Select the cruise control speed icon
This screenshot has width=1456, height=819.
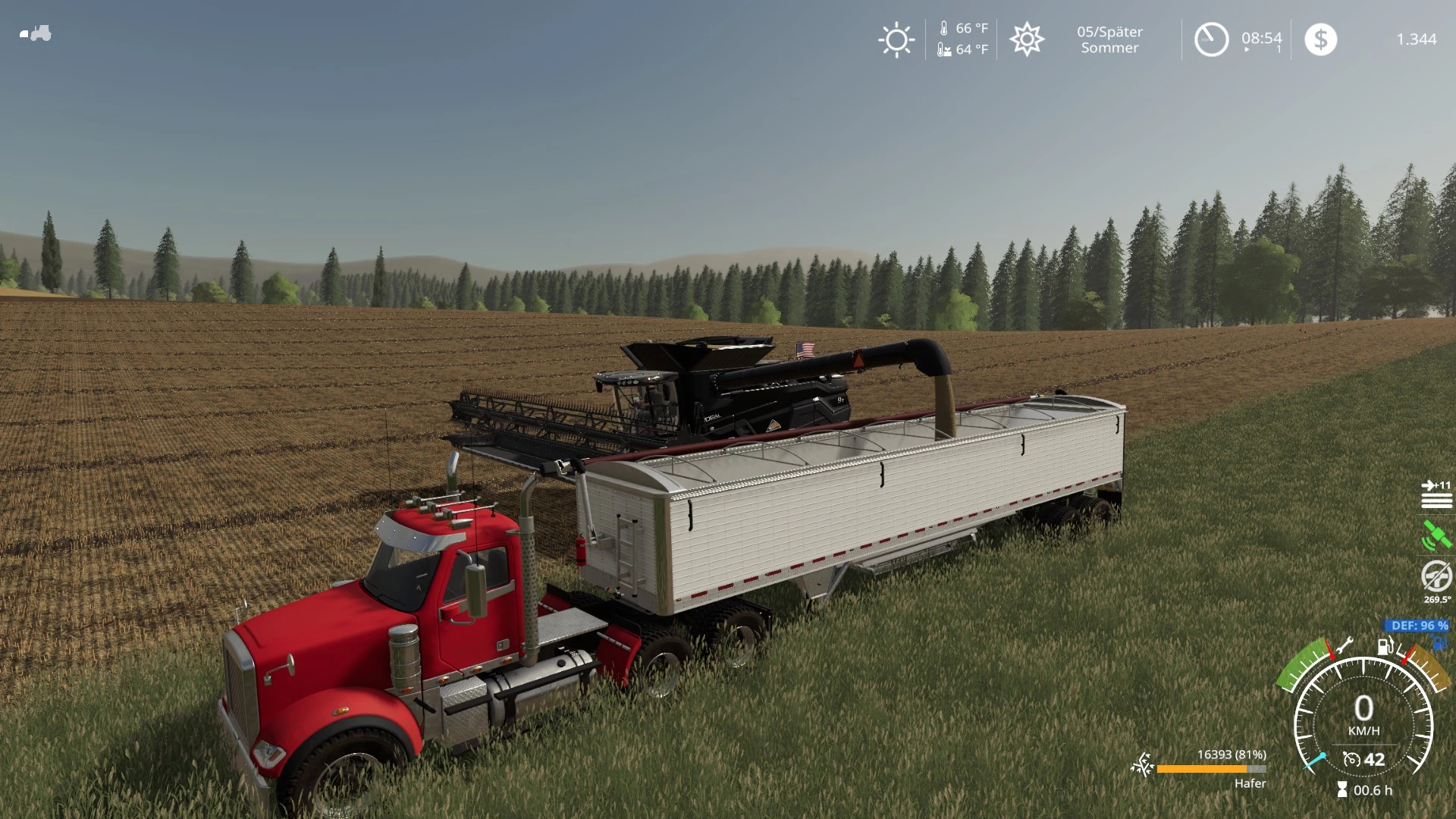[1351, 759]
